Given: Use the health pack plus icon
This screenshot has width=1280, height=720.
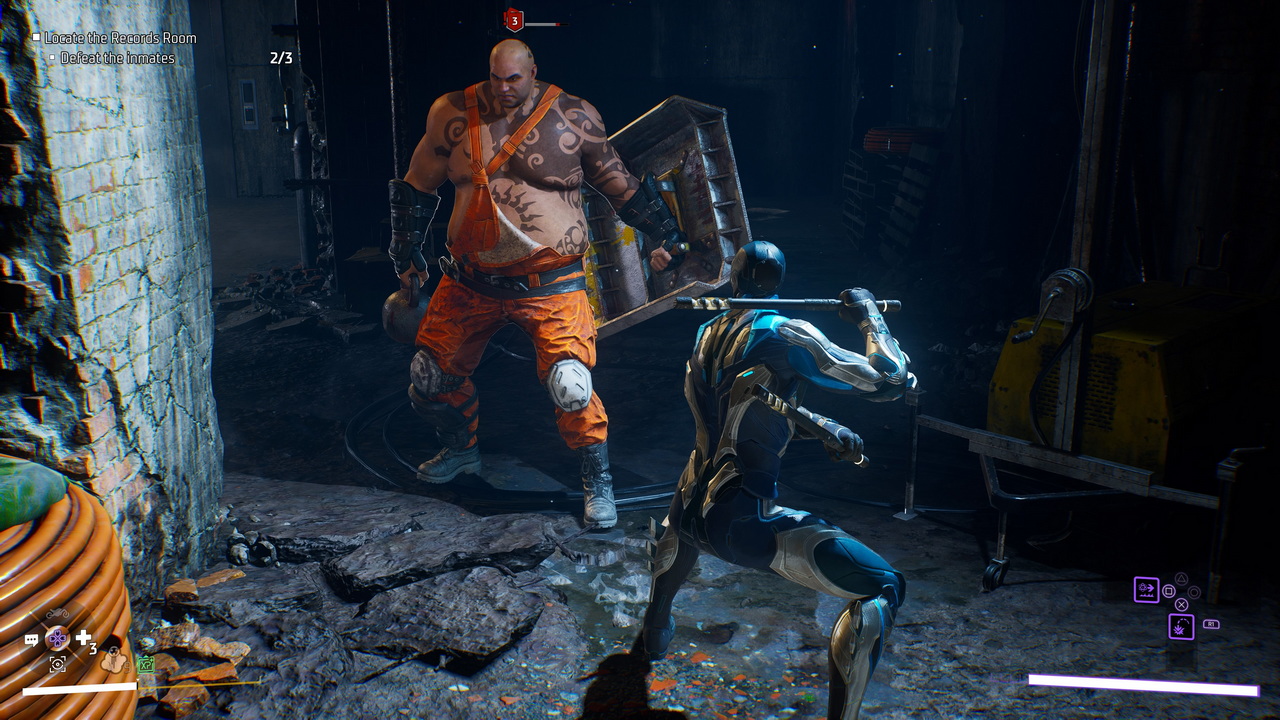Looking at the screenshot, I should point(84,637).
